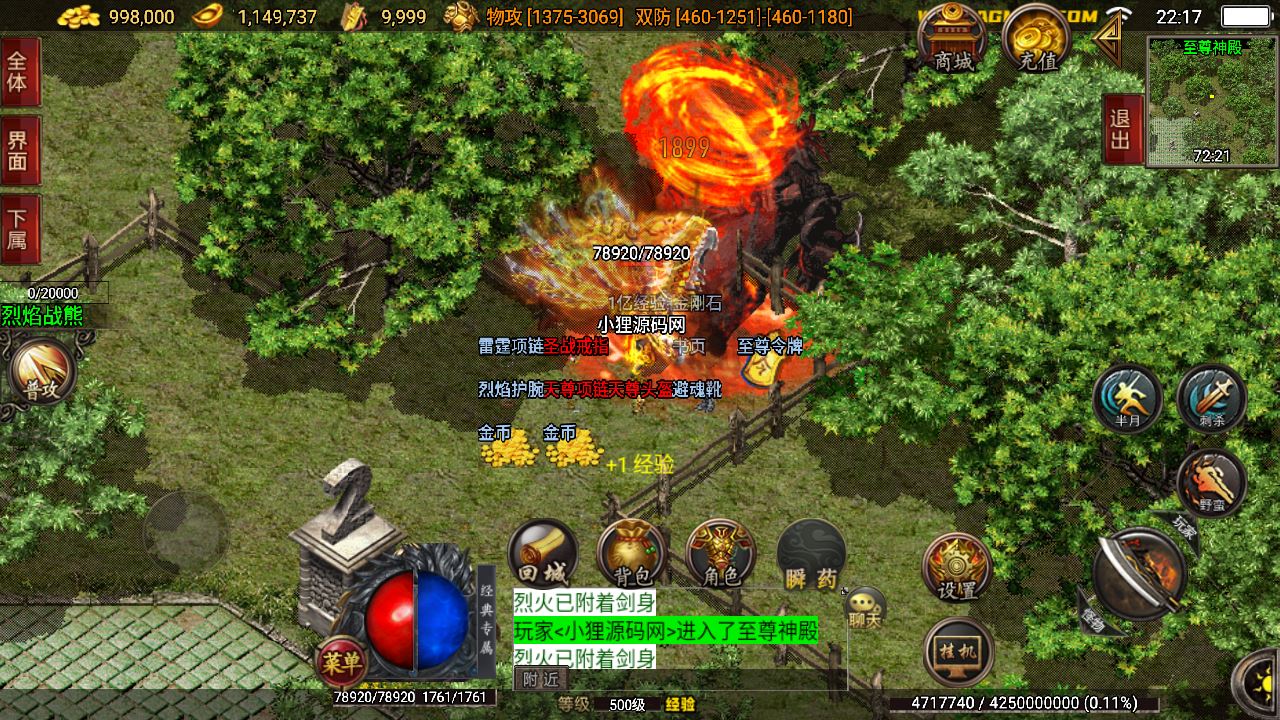The width and height of the screenshot is (1280, 720).
Task: Choose the 下属 side tab
Action: (x=19, y=229)
